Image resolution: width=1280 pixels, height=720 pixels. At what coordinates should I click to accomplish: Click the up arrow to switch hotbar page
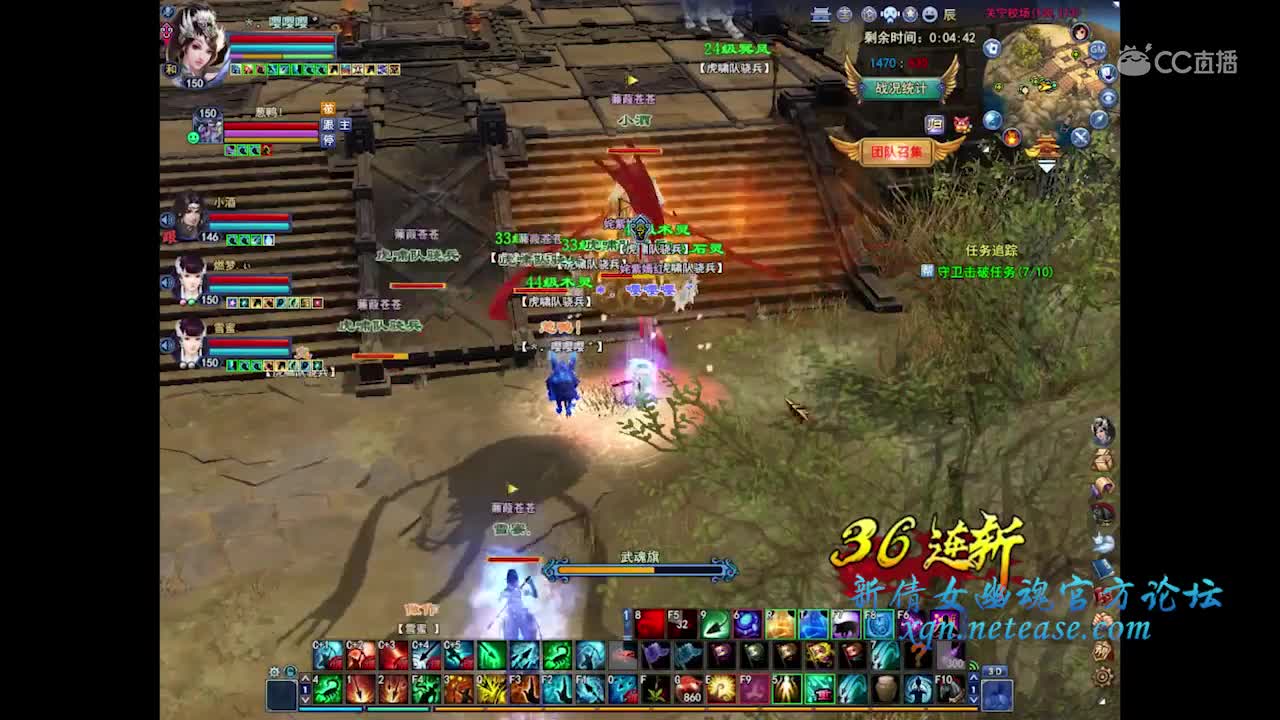click(x=305, y=677)
